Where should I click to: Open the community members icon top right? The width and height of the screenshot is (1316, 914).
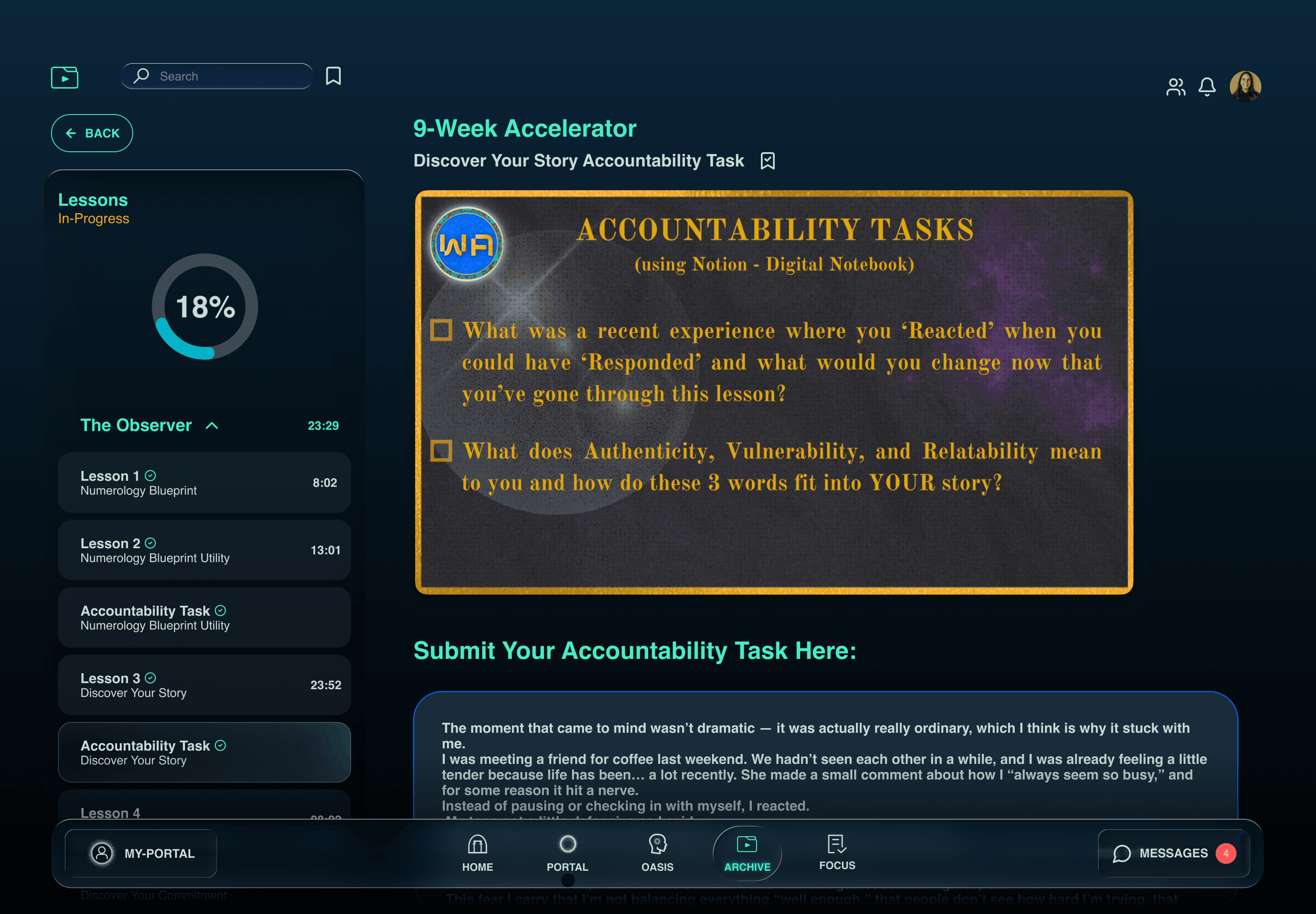1176,86
